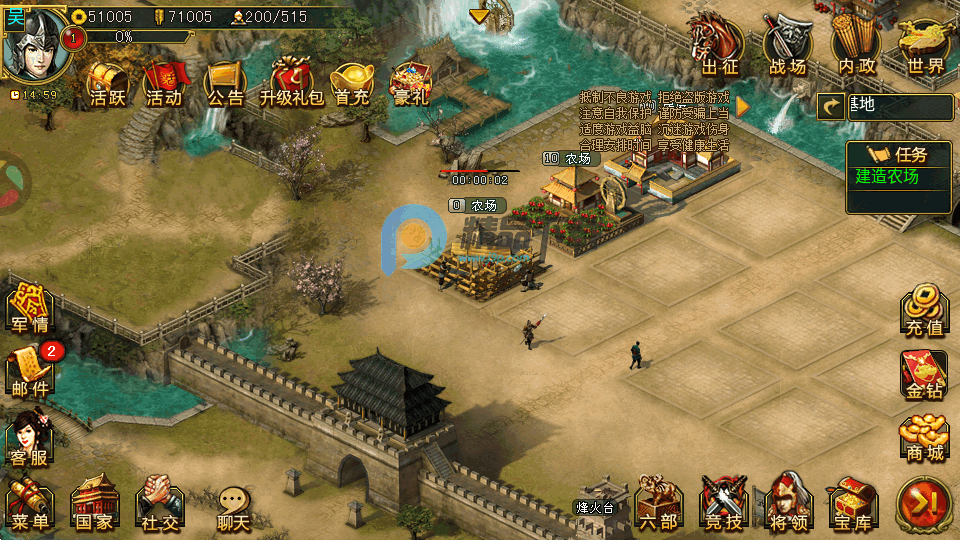Image resolution: width=960 pixels, height=540 pixels.
Task: Open the 内政 internal affairs menu
Action: pyautogui.click(x=857, y=46)
